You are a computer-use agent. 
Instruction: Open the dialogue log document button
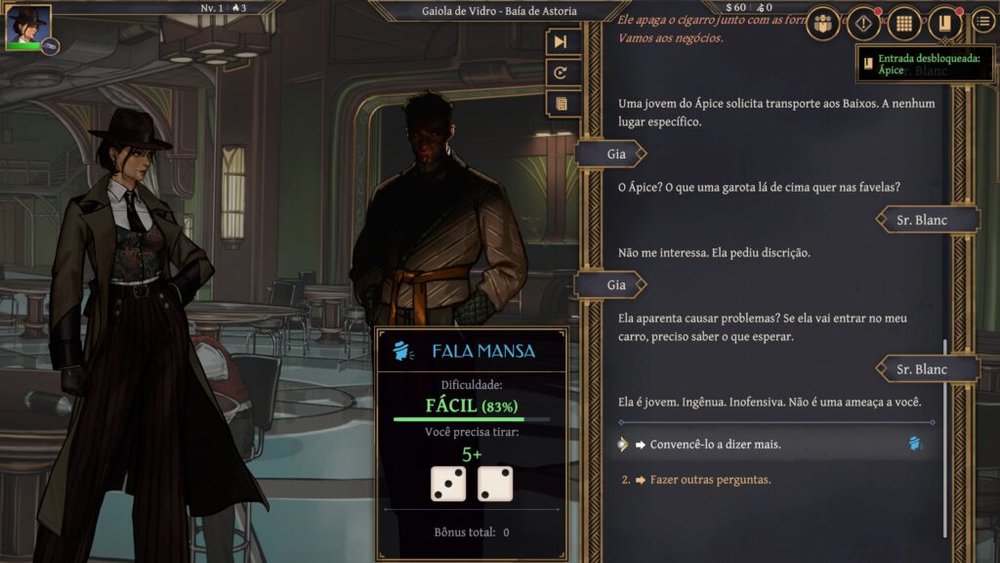[561, 103]
